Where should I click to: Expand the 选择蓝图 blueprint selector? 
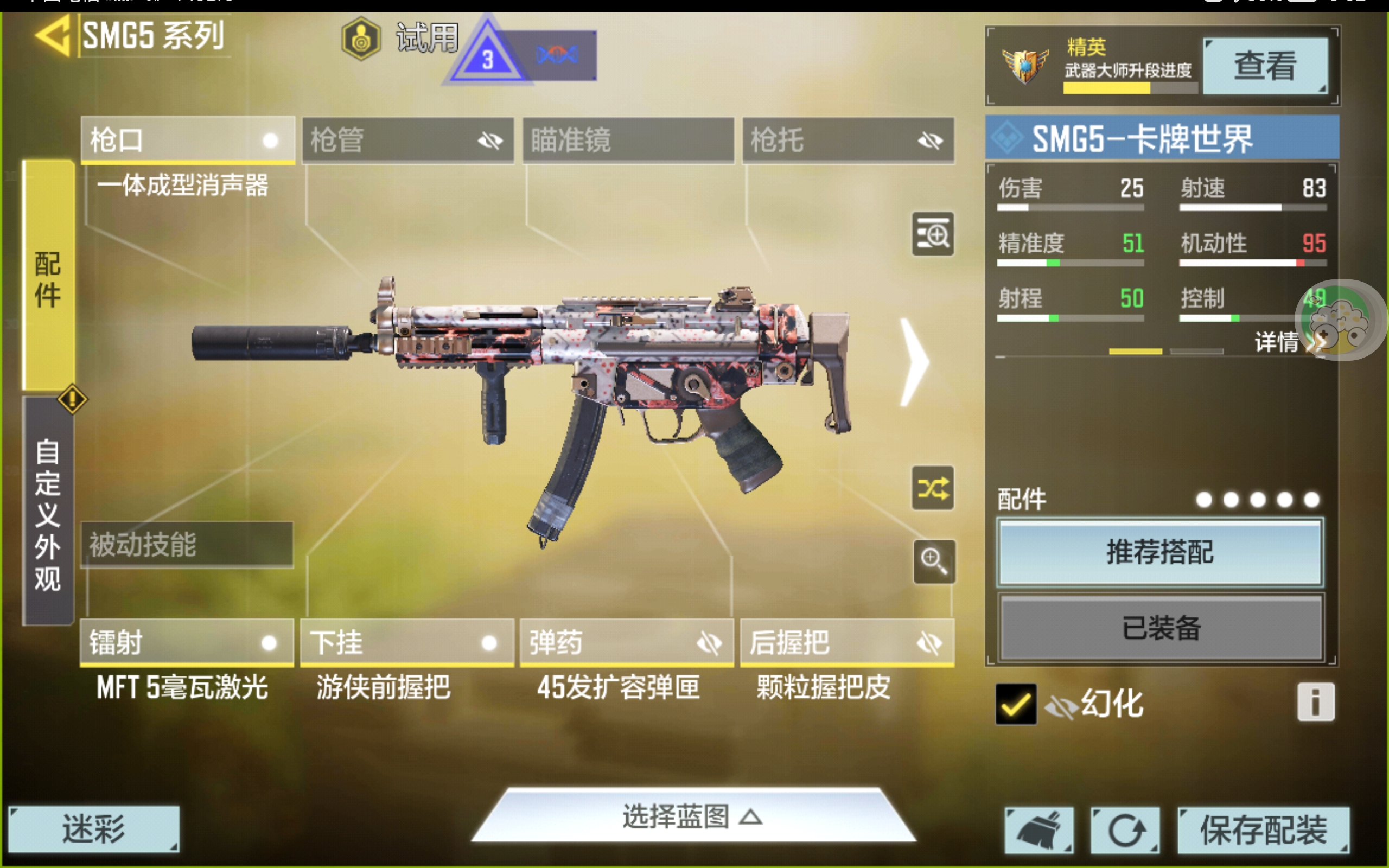click(693, 816)
